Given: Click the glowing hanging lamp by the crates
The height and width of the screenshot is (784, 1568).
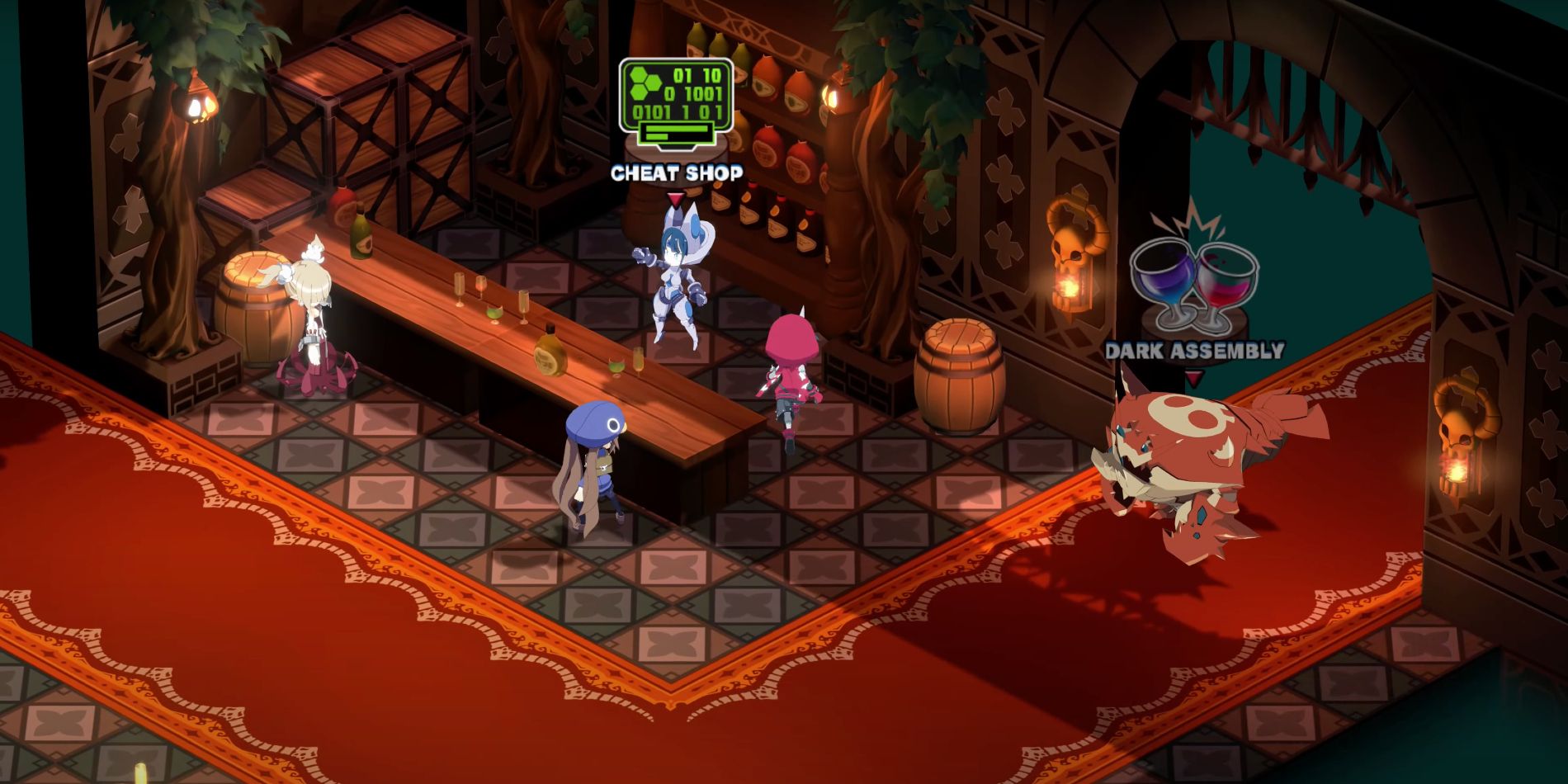Looking at the screenshot, I should click(x=198, y=103).
